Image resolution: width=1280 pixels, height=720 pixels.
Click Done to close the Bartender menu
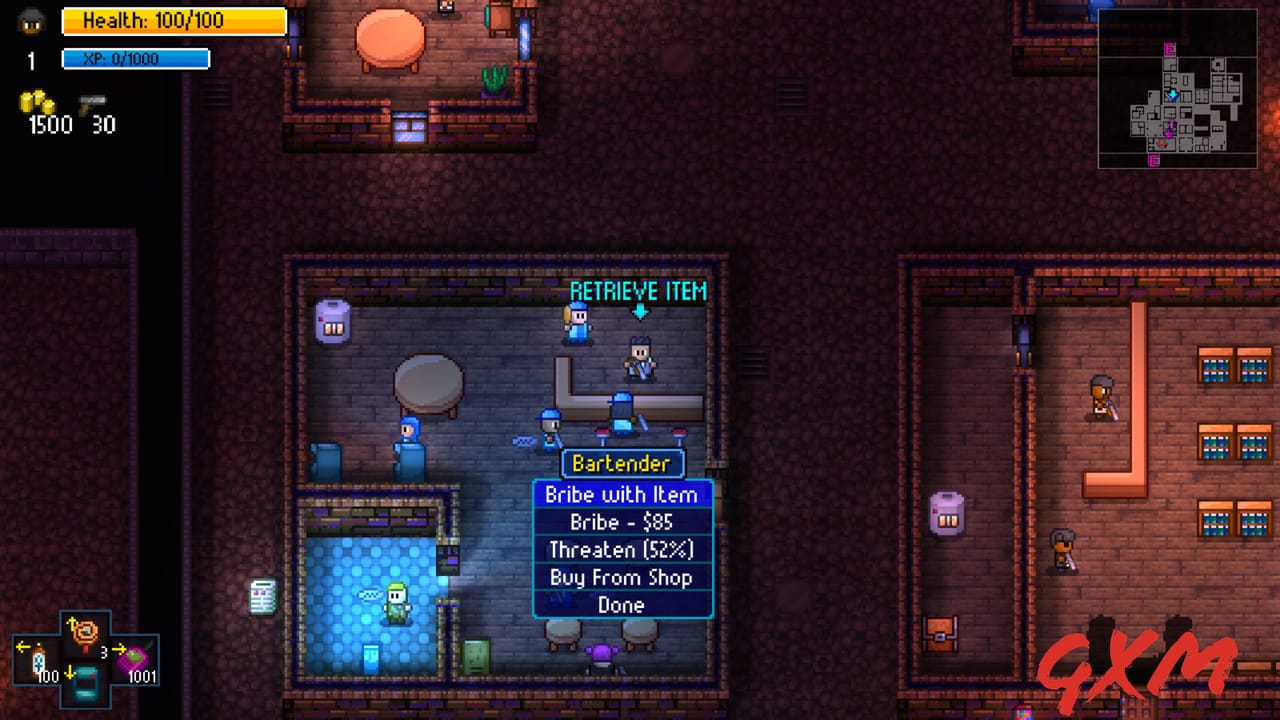622,605
